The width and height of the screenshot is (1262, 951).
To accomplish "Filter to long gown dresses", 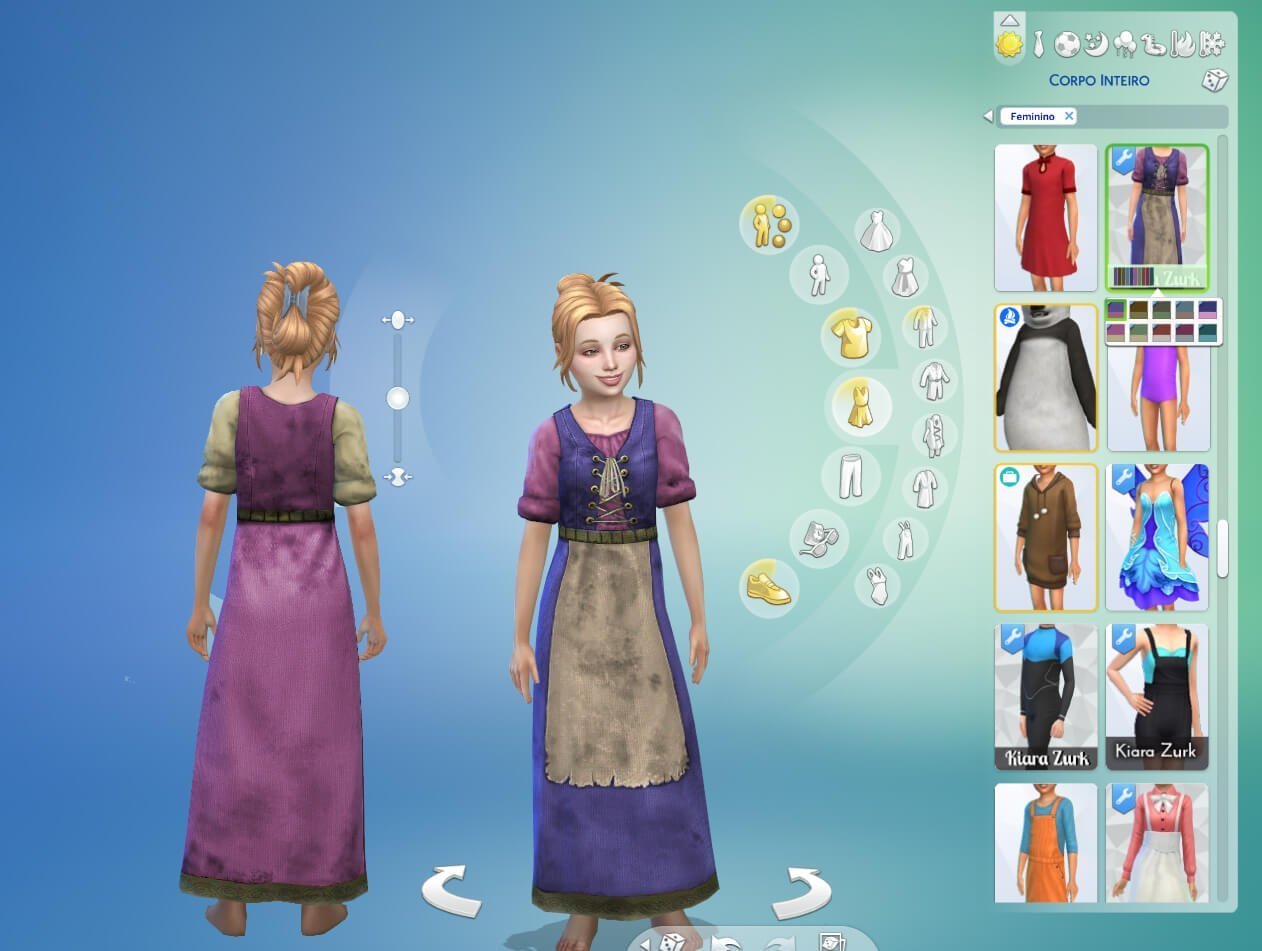I will [x=879, y=230].
